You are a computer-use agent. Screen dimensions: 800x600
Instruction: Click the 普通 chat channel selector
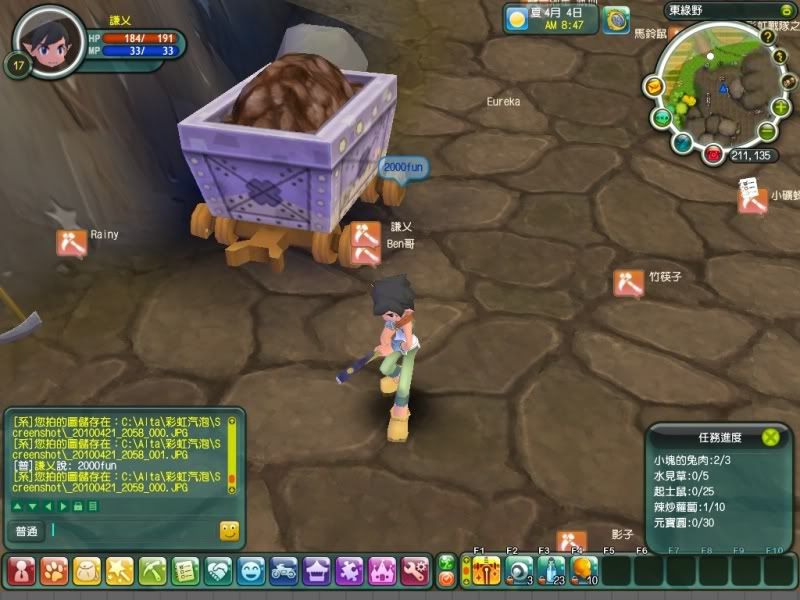tap(27, 531)
